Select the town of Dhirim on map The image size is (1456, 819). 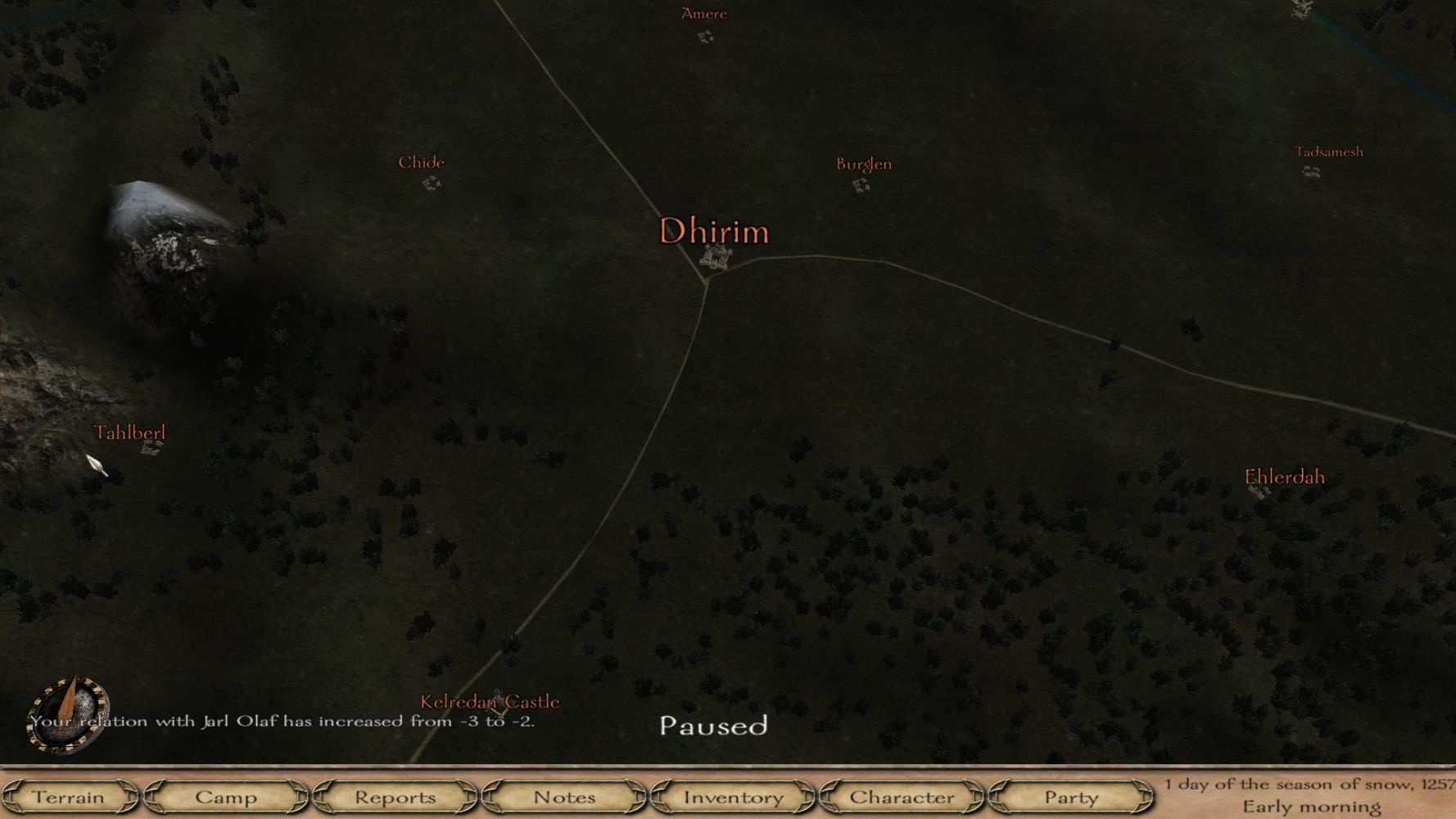(715, 256)
